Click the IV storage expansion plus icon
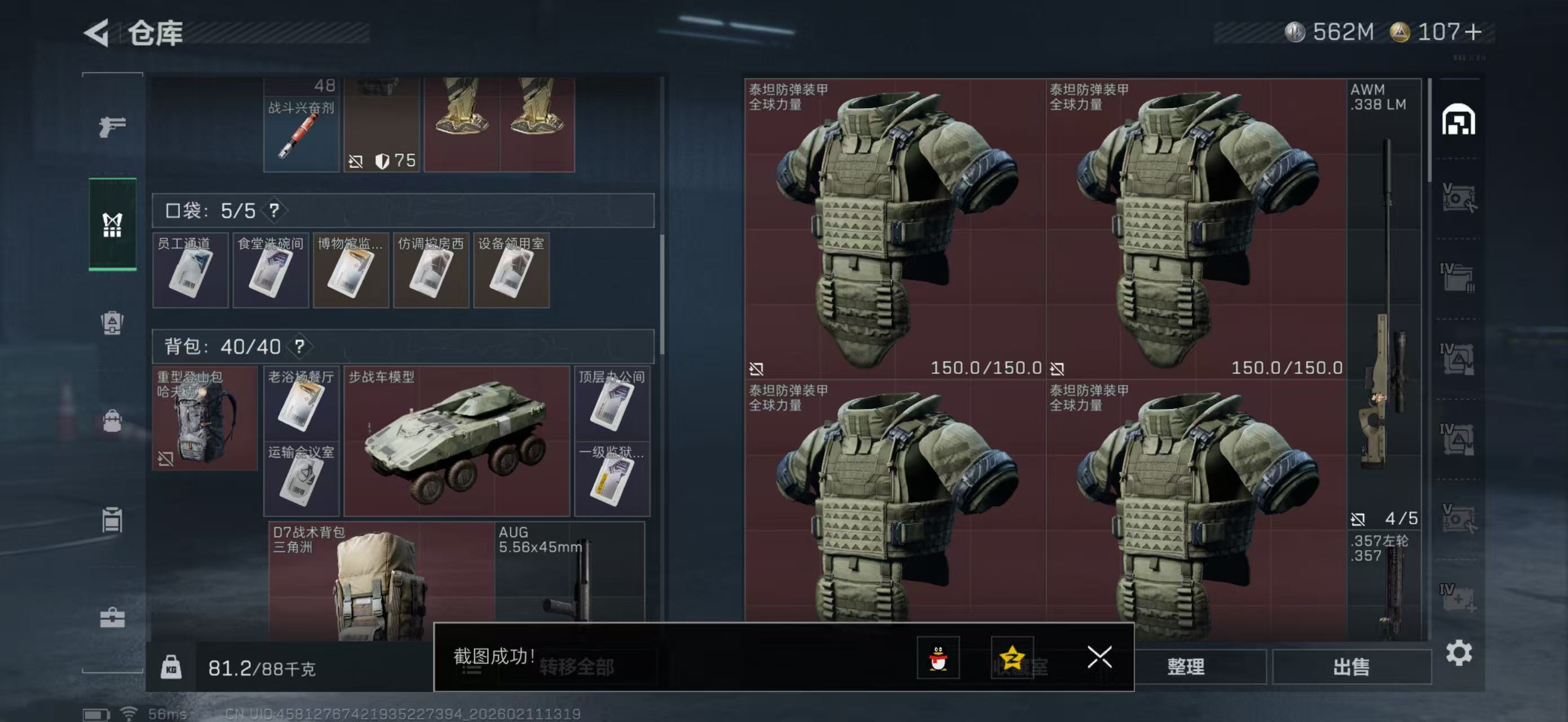Image resolution: width=1568 pixels, height=722 pixels. [x=1460, y=597]
